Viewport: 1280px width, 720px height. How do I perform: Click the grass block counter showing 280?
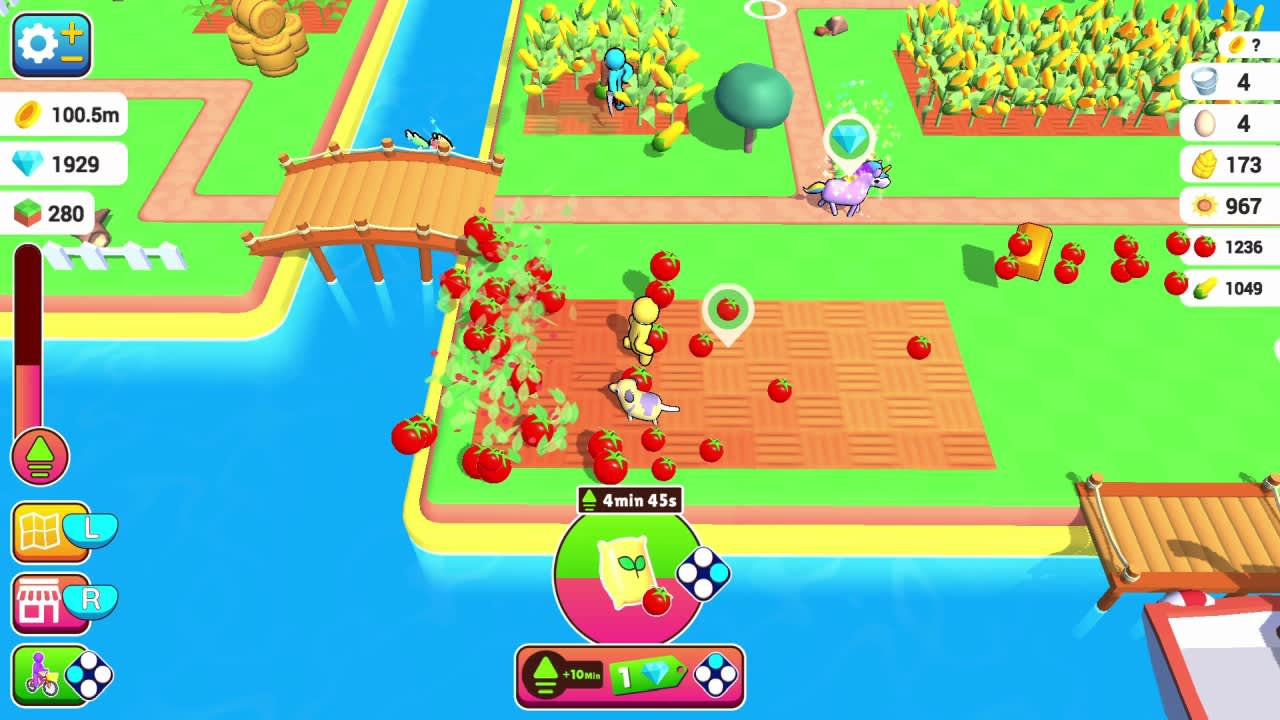click(53, 214)
